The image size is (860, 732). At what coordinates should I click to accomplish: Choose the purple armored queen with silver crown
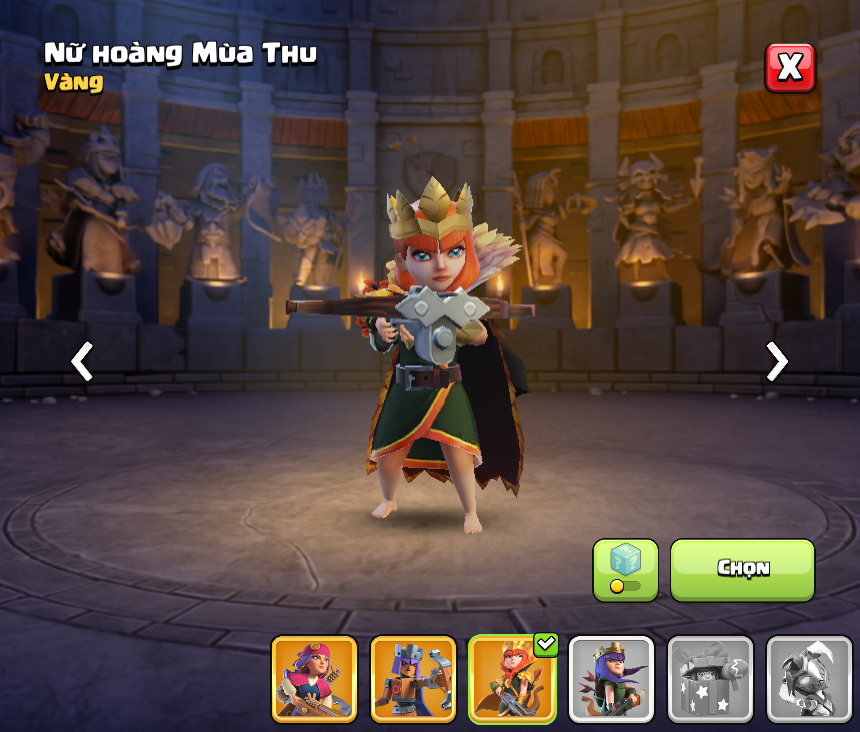[x=413, y=679]
